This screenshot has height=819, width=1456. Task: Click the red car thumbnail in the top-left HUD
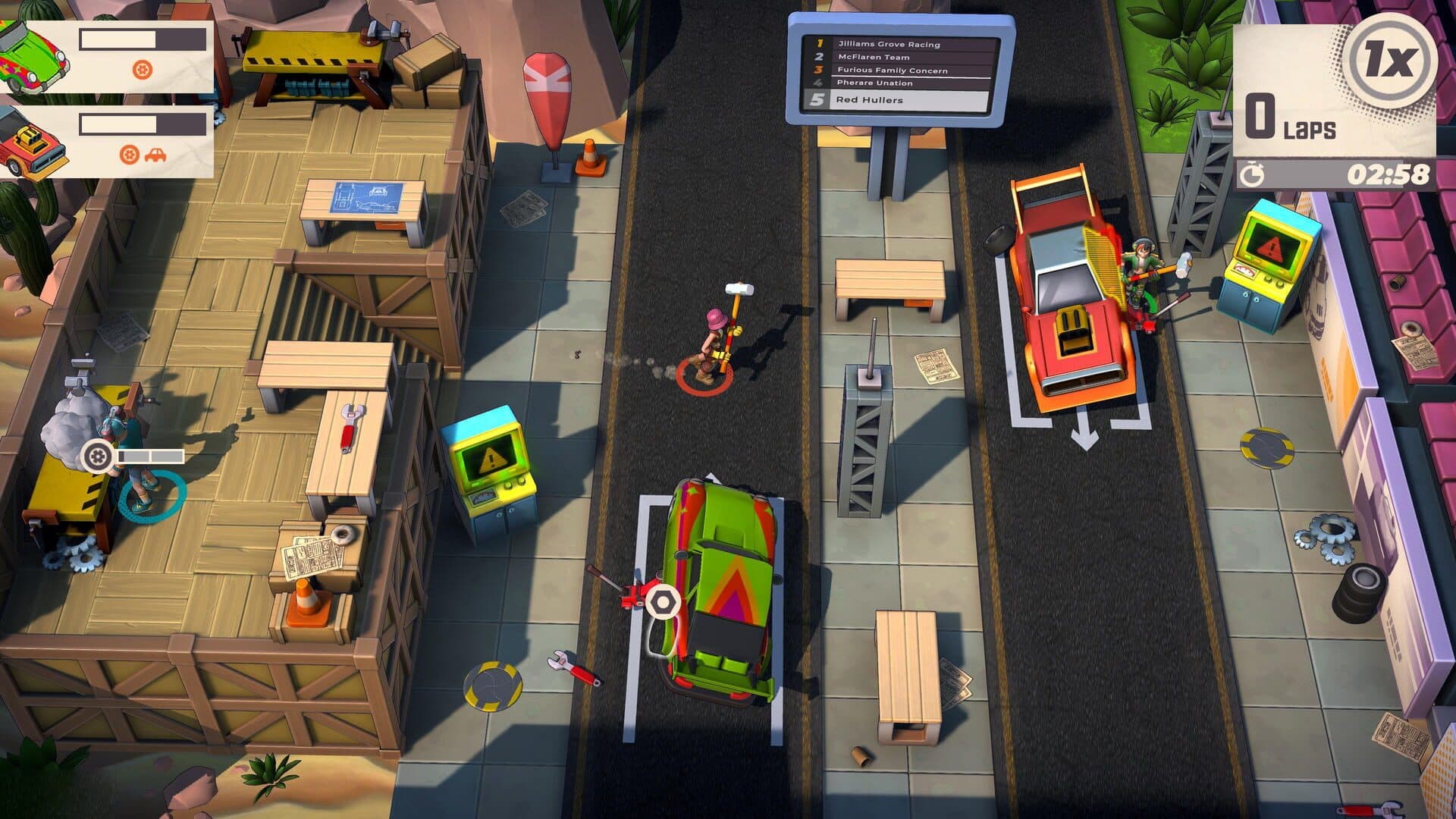(32, 140)
